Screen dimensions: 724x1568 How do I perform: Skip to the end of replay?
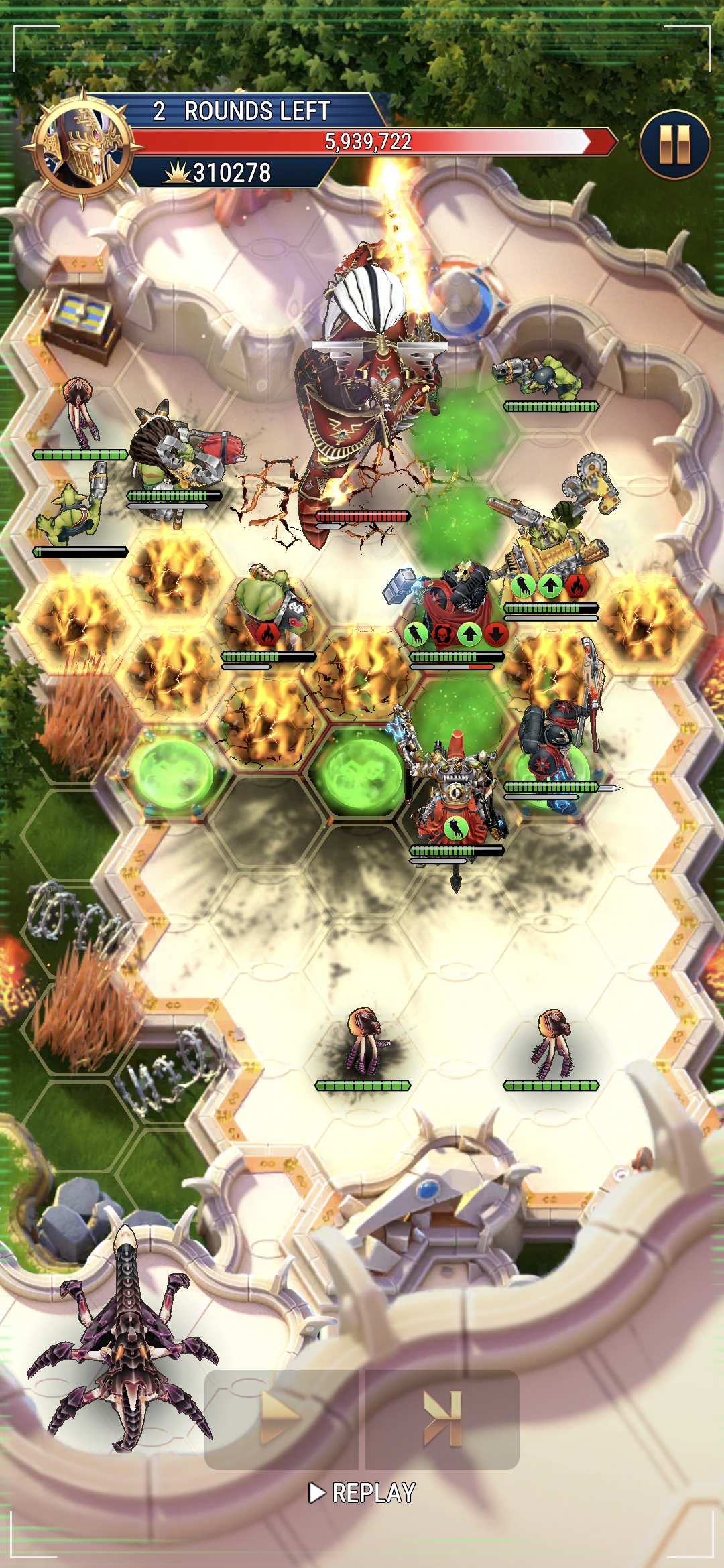(x=442, y=1419)
